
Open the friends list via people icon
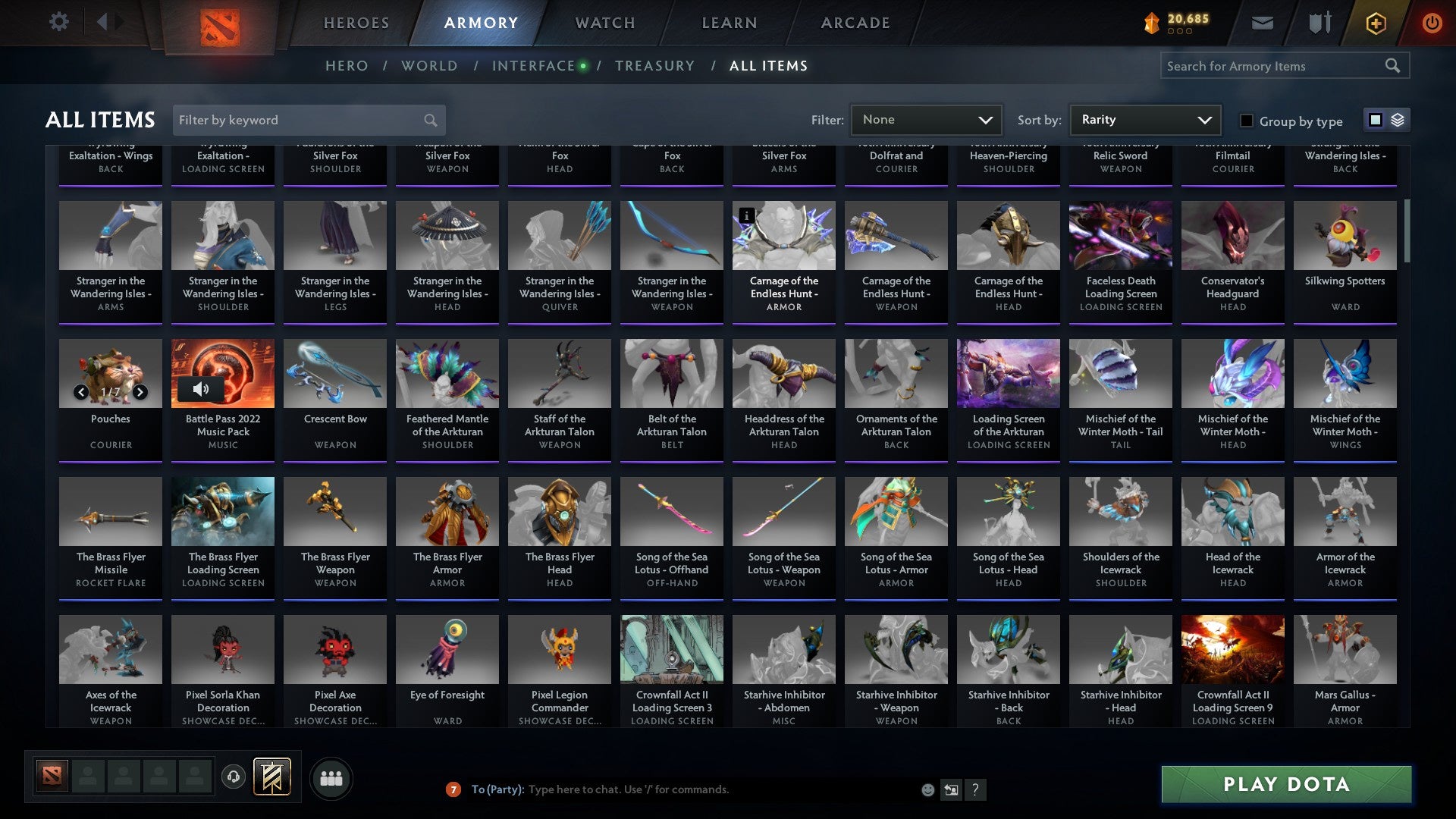coord(330,777)
